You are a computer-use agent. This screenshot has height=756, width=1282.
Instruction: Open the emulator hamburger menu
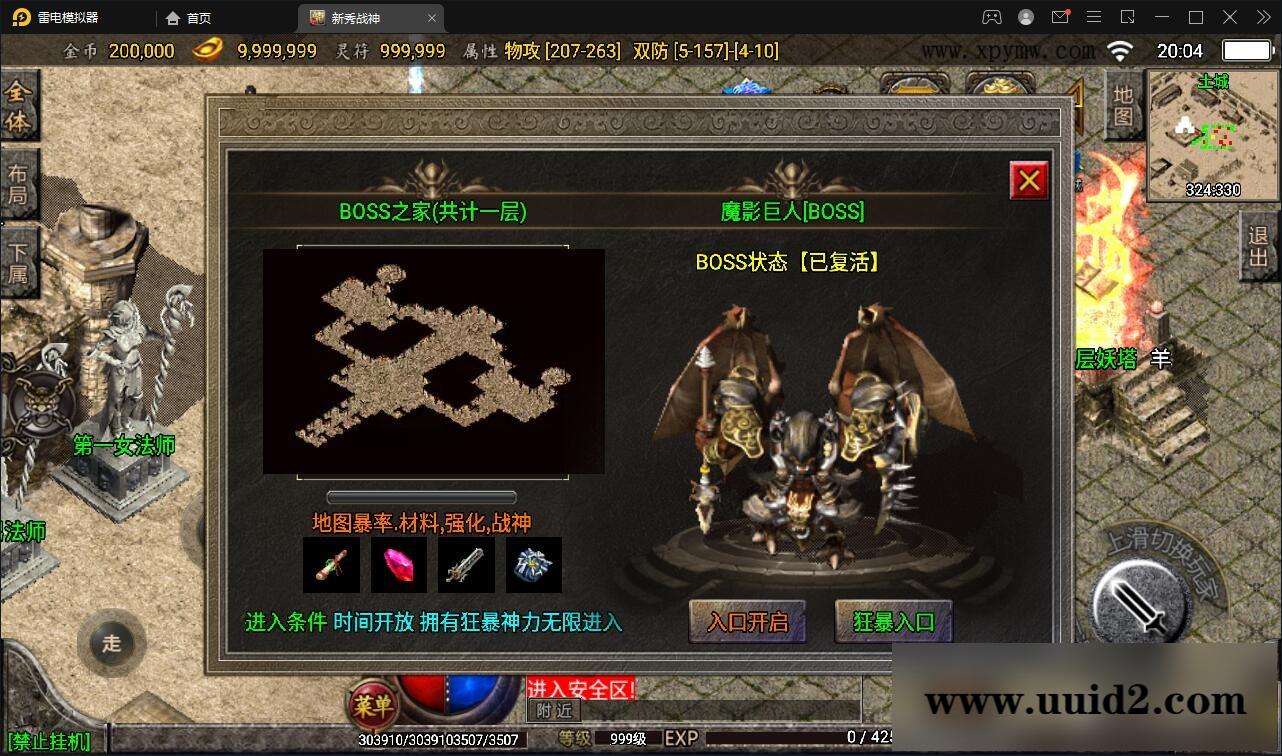pyautogui.click(x=1094, y=17)
